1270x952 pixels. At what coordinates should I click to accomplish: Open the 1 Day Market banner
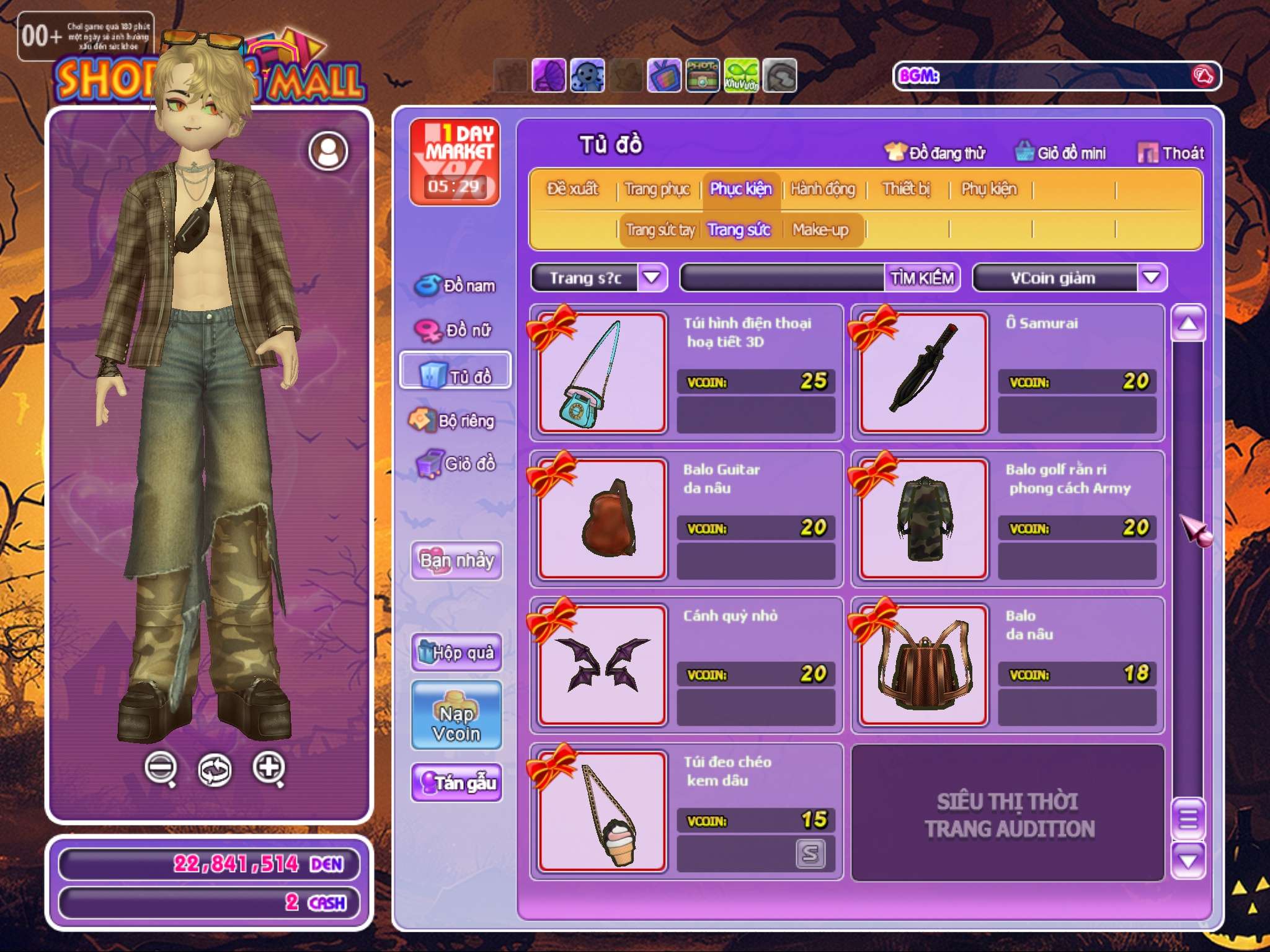click(x=455, y=162)
